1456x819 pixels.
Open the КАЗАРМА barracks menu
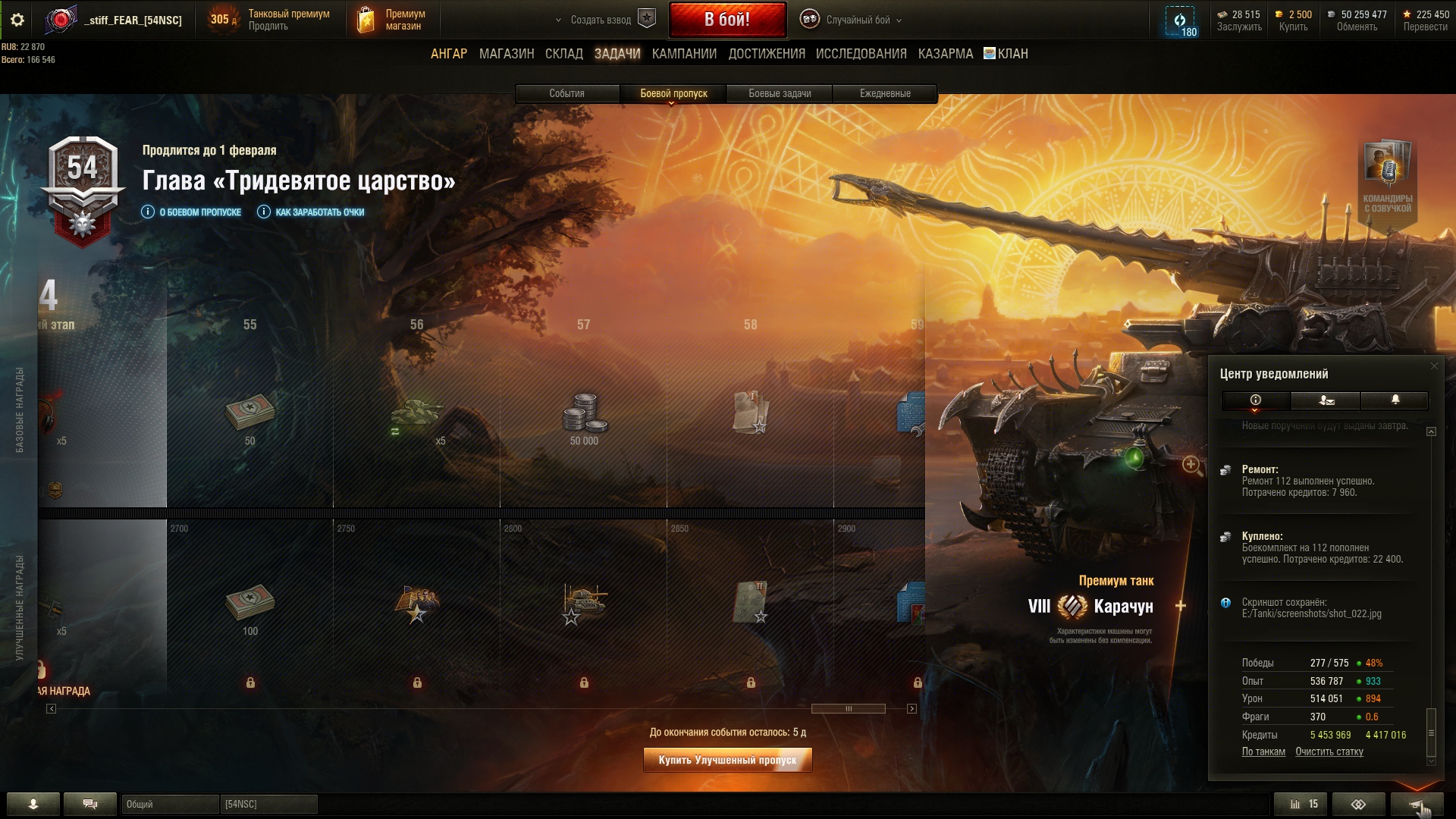tap(945, 54)
